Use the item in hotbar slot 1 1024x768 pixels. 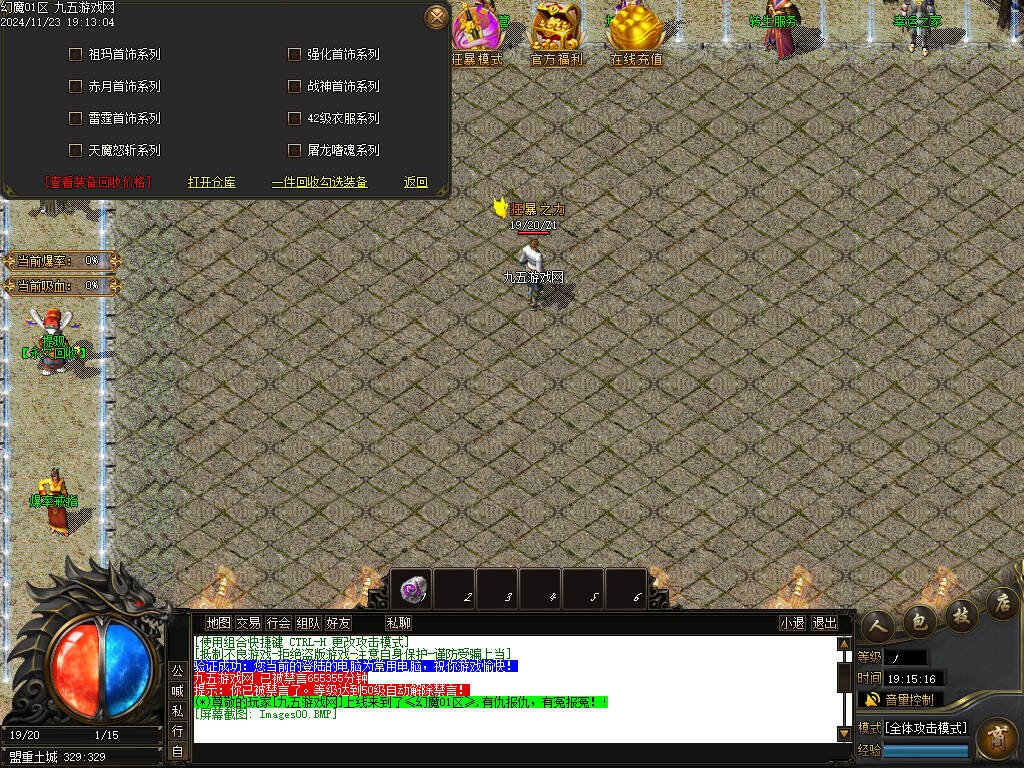[x=410, y=589]
